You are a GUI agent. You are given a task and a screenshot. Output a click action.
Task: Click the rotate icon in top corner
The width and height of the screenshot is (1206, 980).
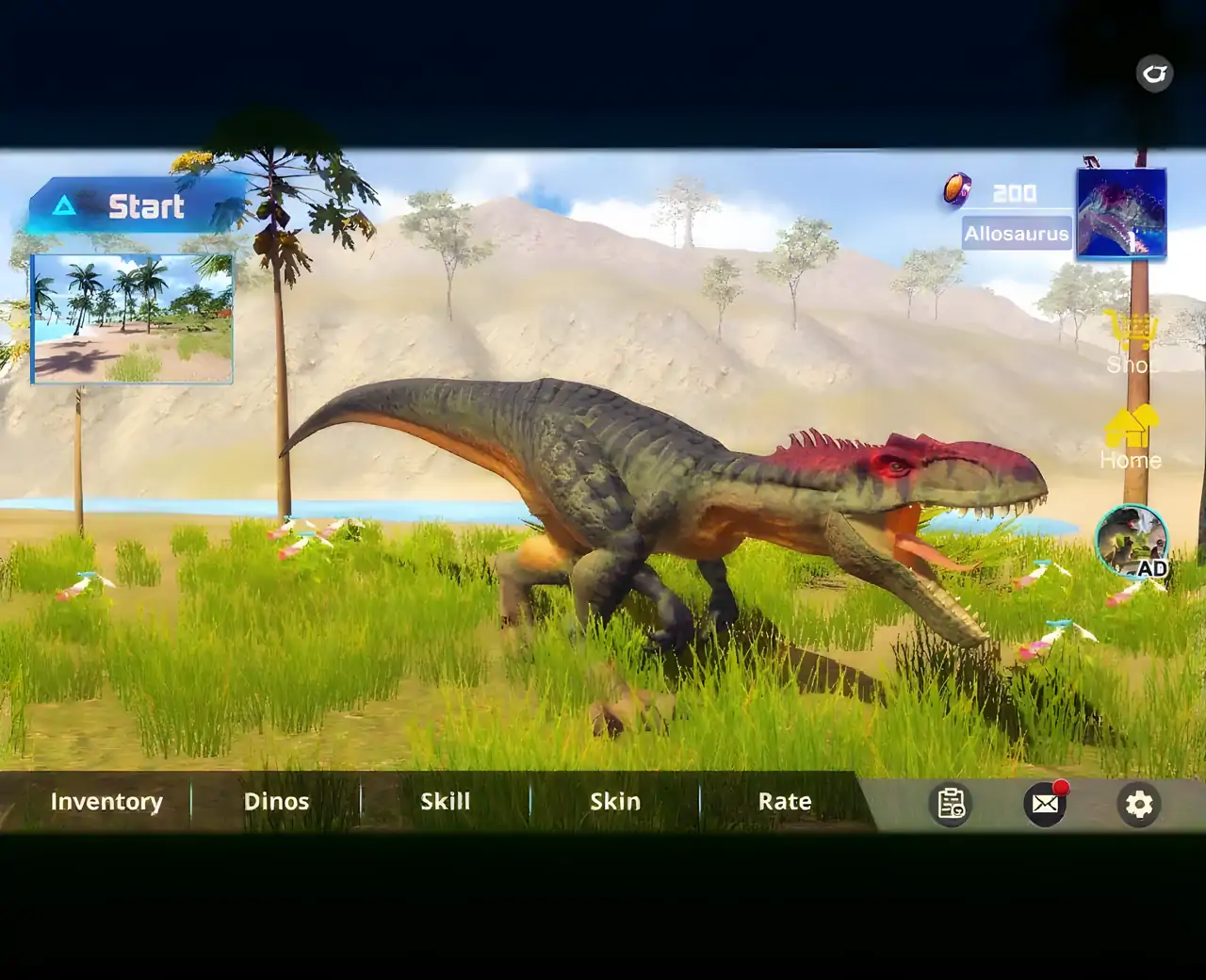click(x=1154, y=73)
